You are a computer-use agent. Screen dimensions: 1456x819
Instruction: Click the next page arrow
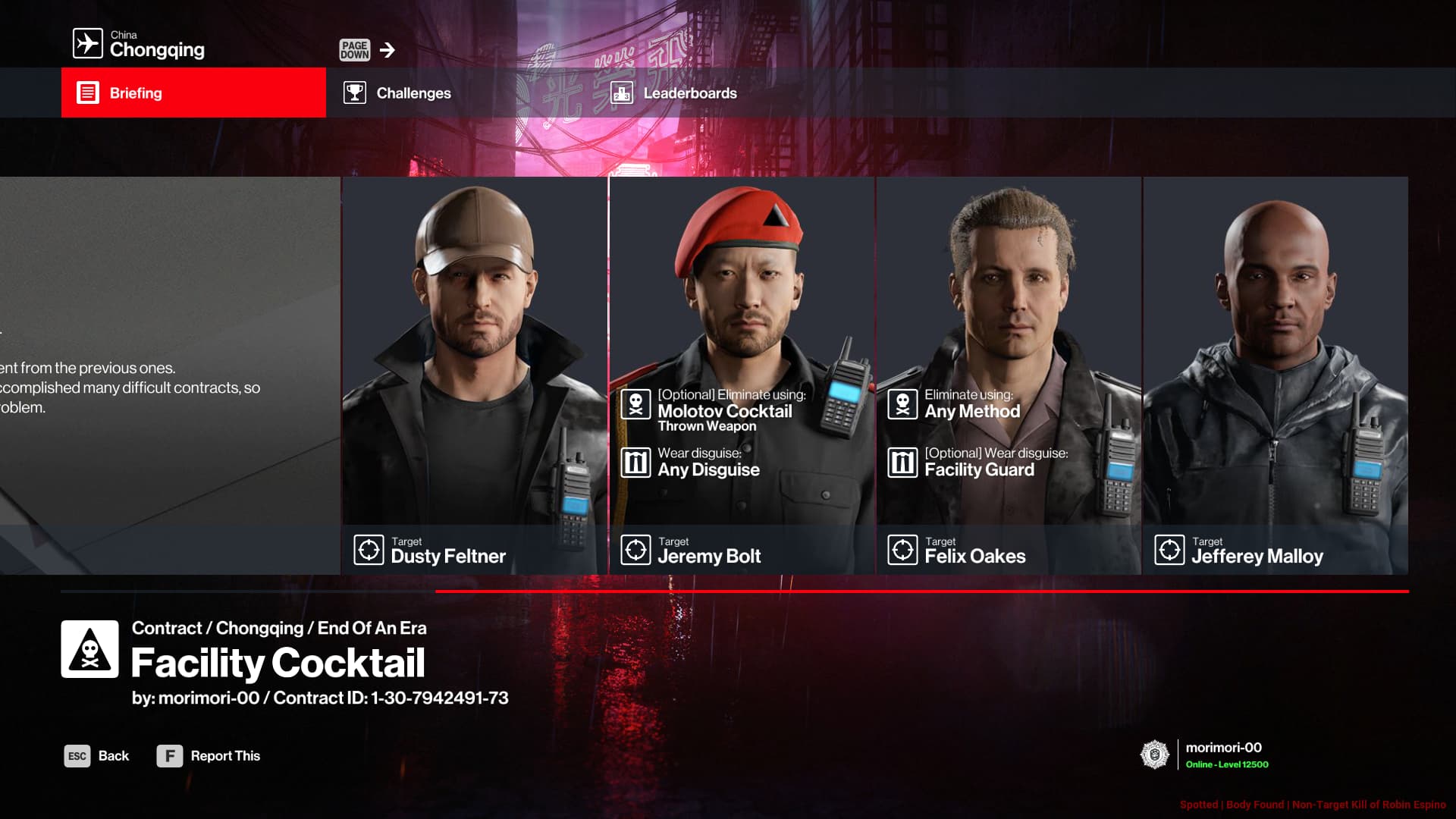[x=387, y=50]
